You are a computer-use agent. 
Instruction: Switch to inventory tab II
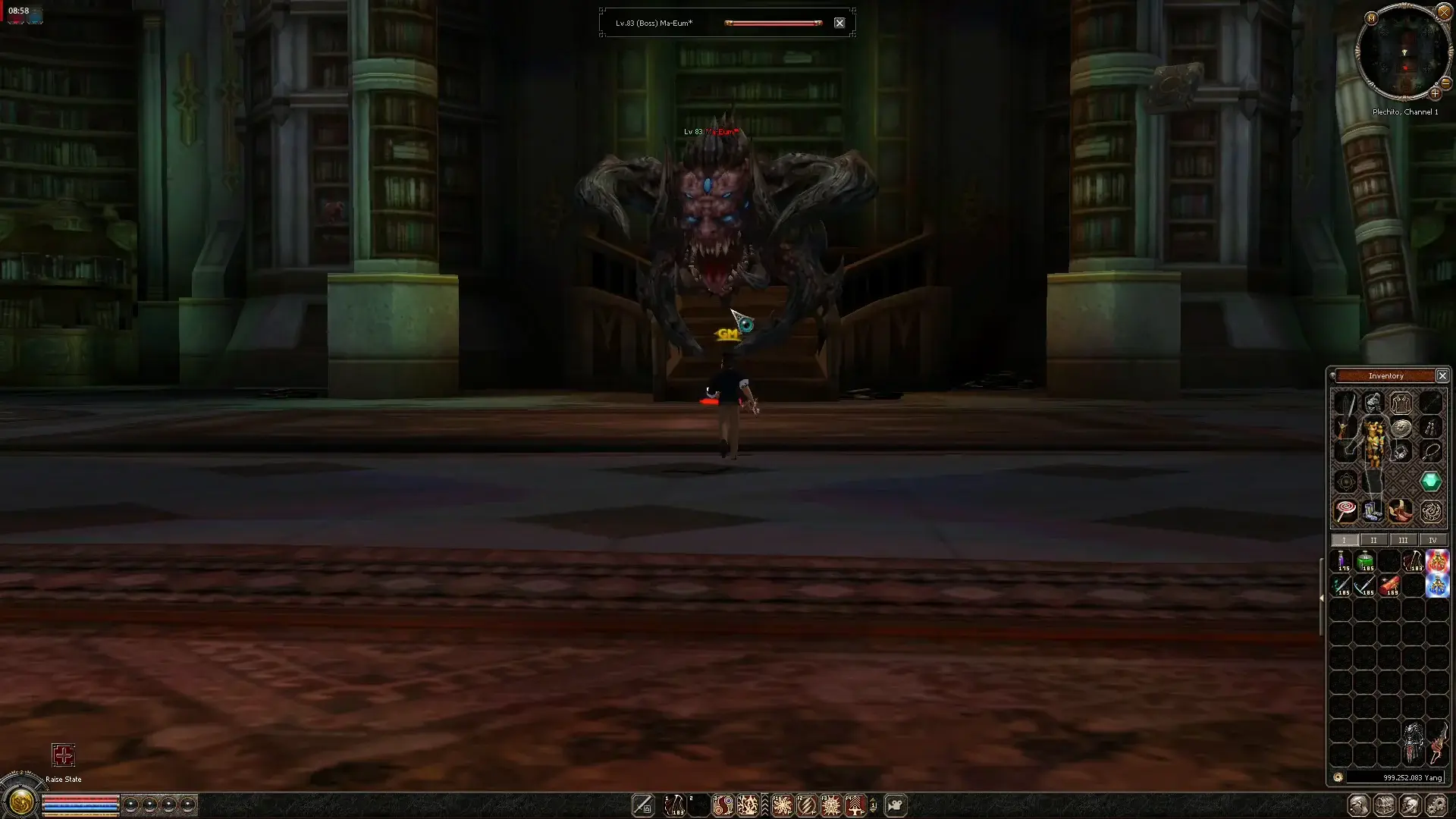pos(1374,540)
